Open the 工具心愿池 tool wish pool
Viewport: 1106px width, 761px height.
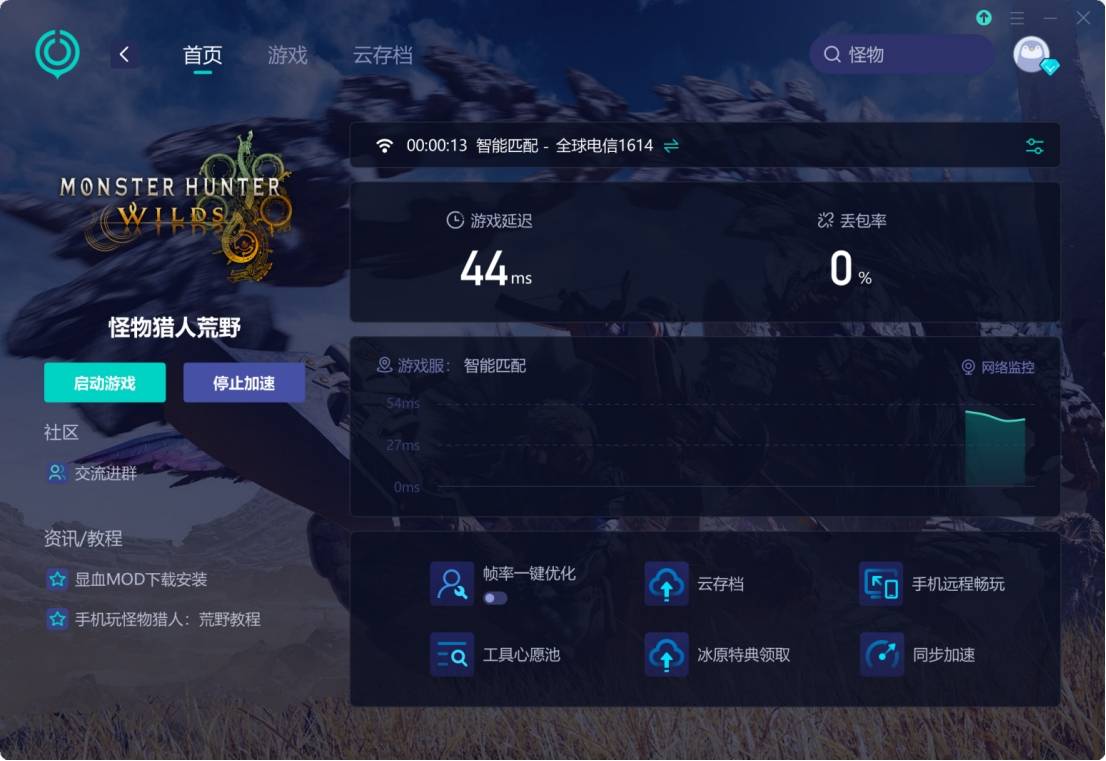pos(496,655)
